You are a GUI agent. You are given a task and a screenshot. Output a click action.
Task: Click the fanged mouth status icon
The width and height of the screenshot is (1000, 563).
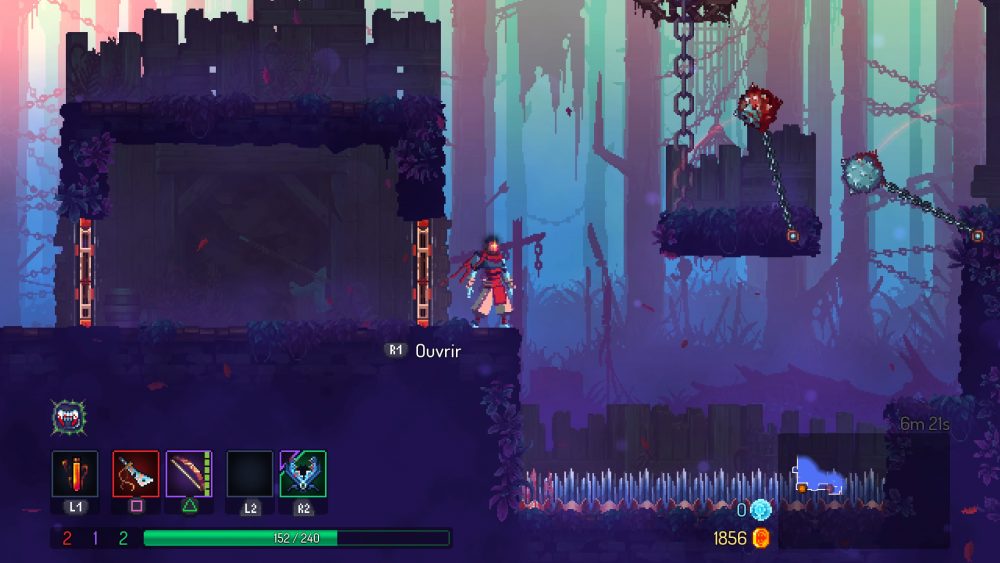pyautogui.click(x=66, y=417)
